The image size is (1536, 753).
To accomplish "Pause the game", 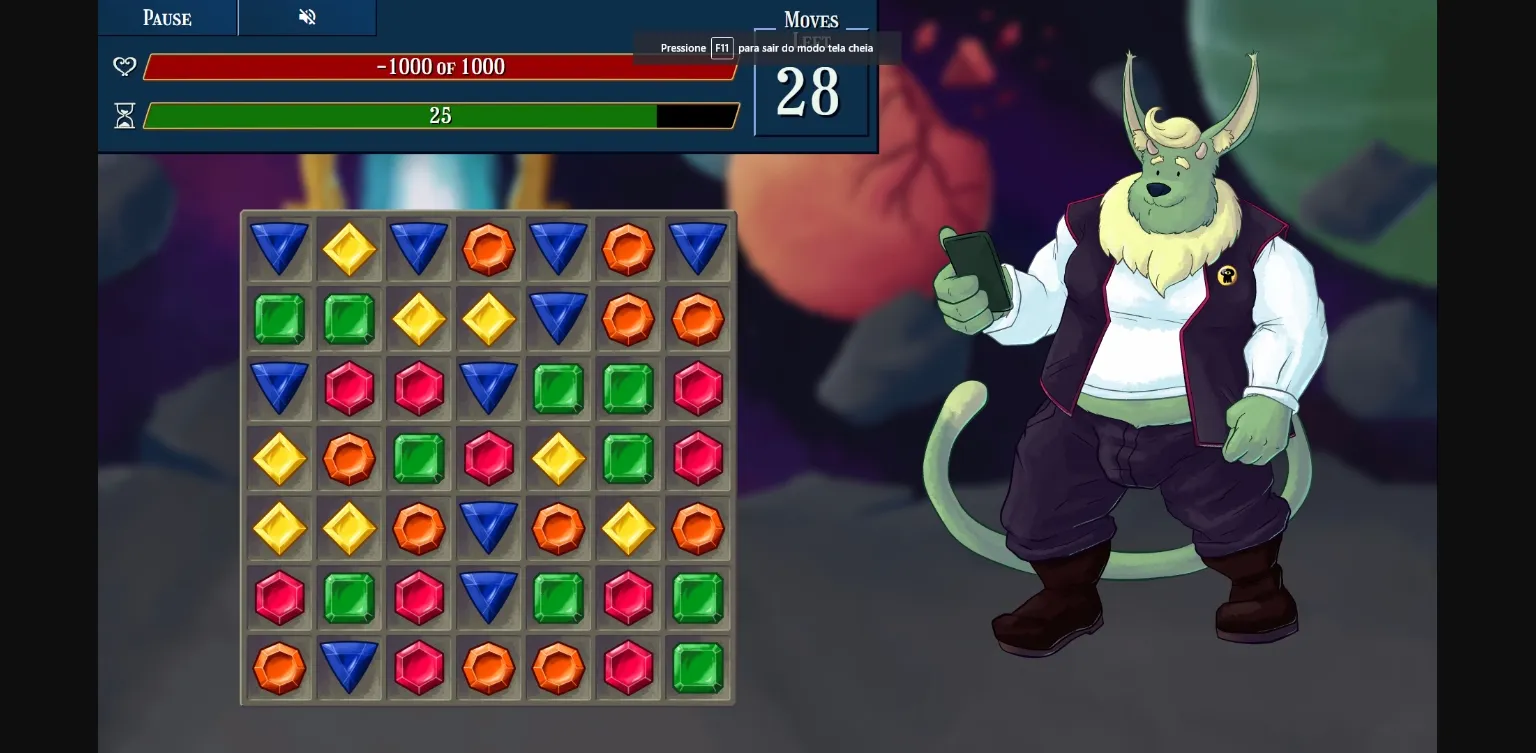I will [166, 17].
